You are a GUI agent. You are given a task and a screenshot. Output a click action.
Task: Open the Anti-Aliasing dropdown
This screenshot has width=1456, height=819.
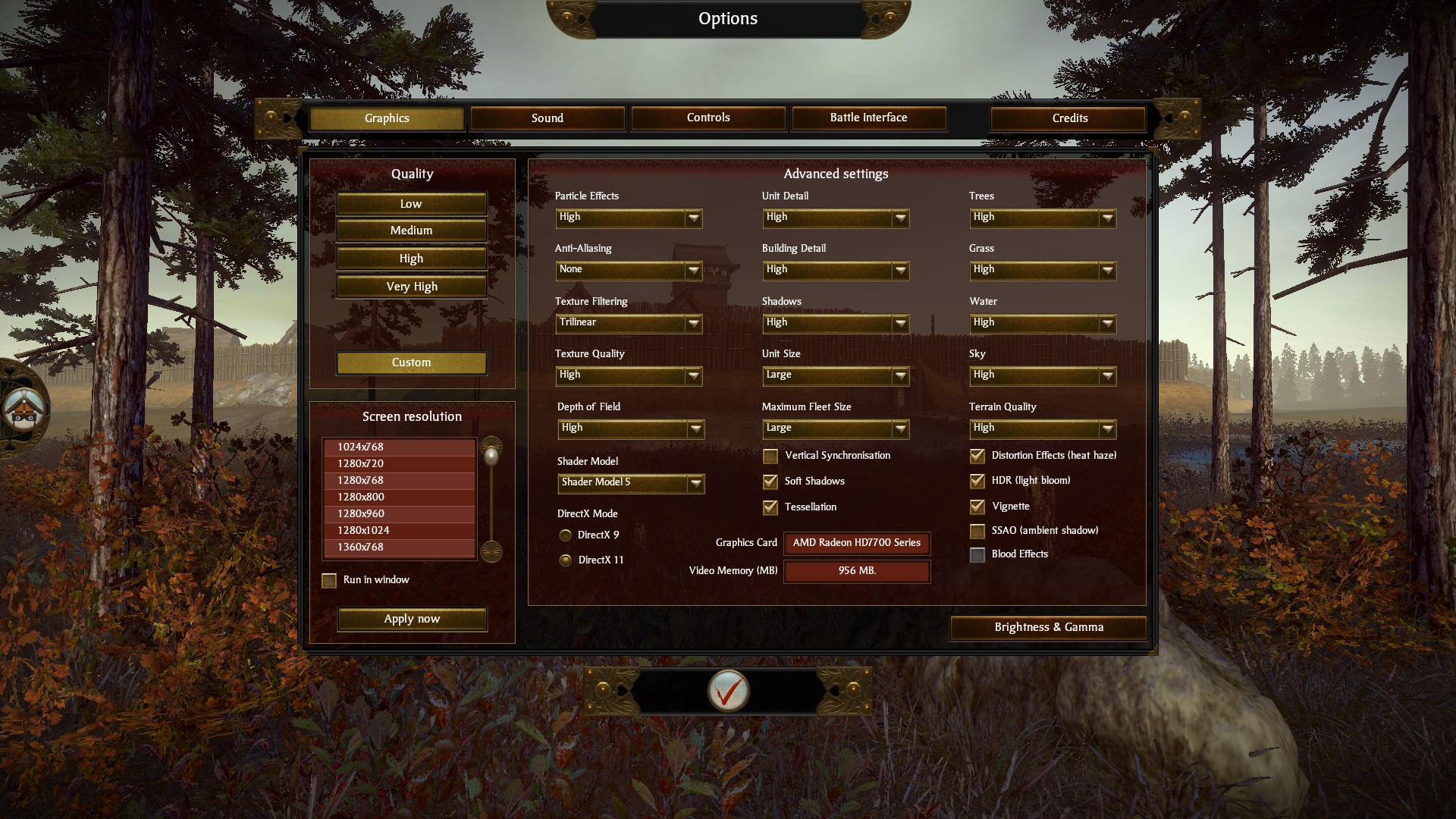coord(629,270)
